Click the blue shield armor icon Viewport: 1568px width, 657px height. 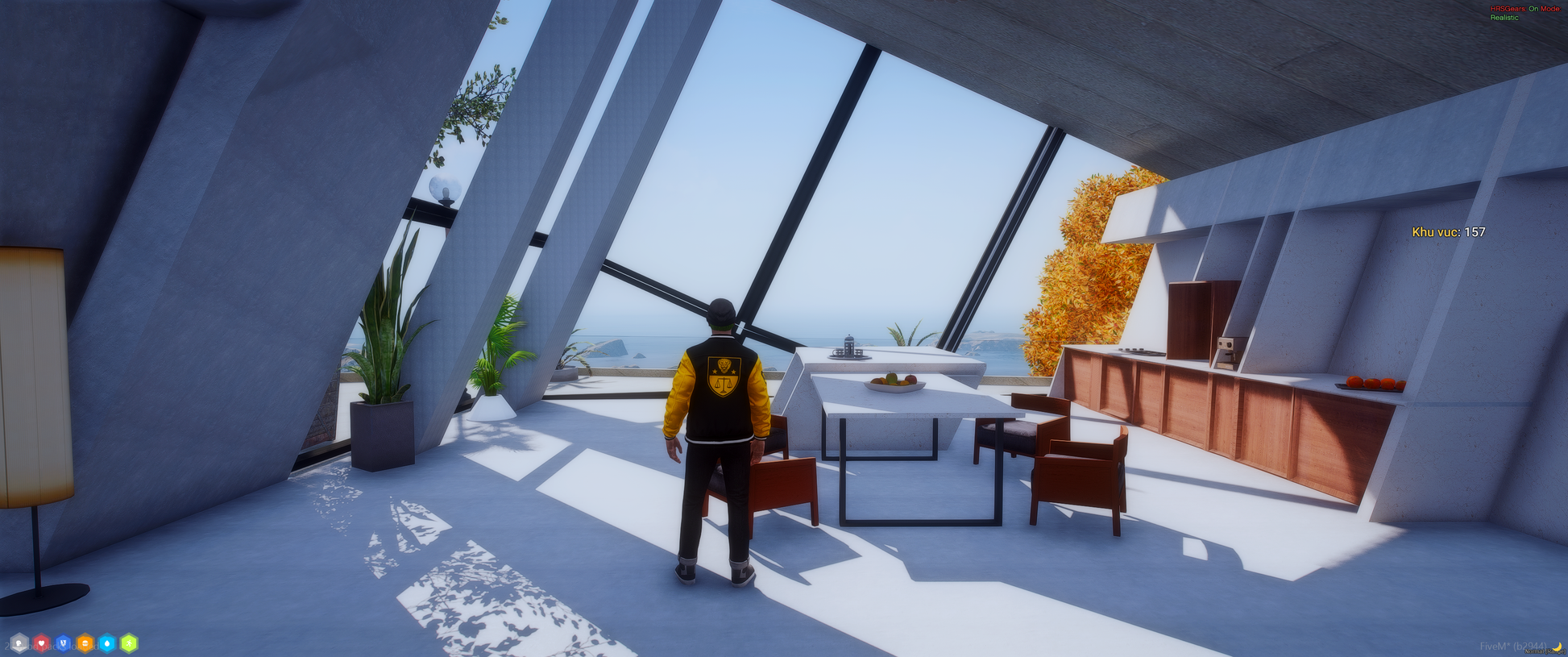(63, 643)
